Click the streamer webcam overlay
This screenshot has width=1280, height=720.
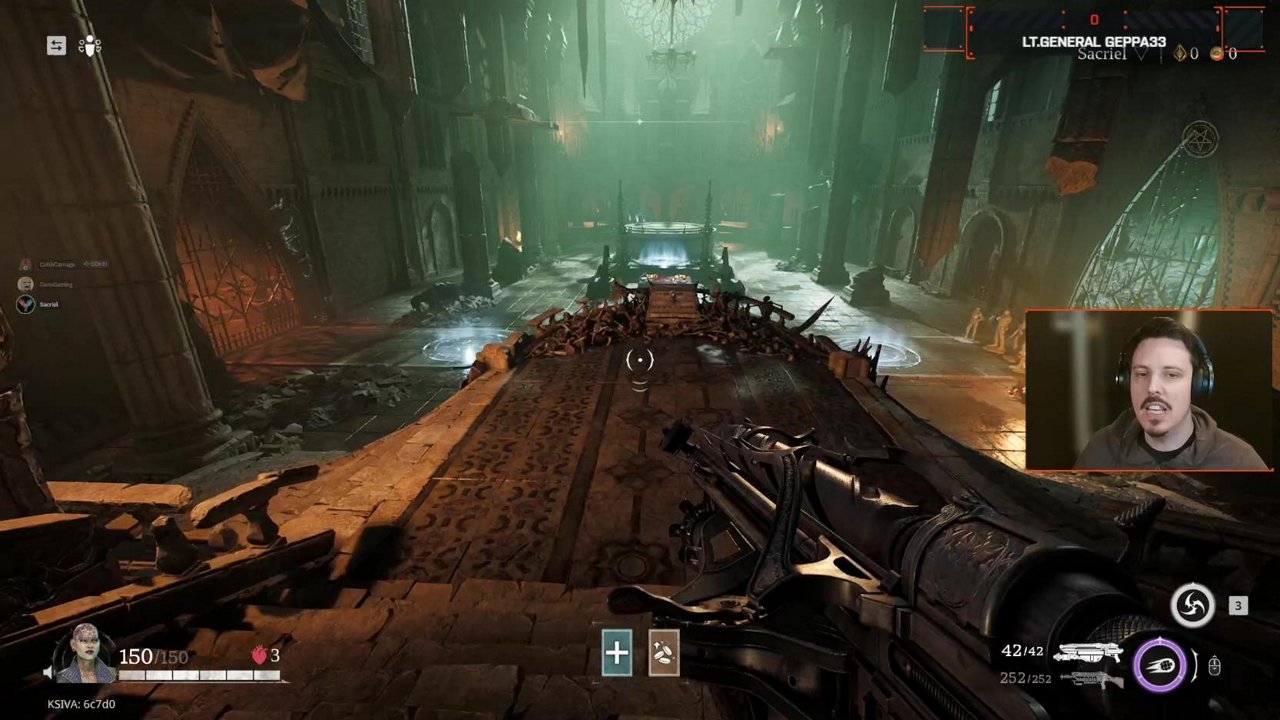coord(1148,390)
